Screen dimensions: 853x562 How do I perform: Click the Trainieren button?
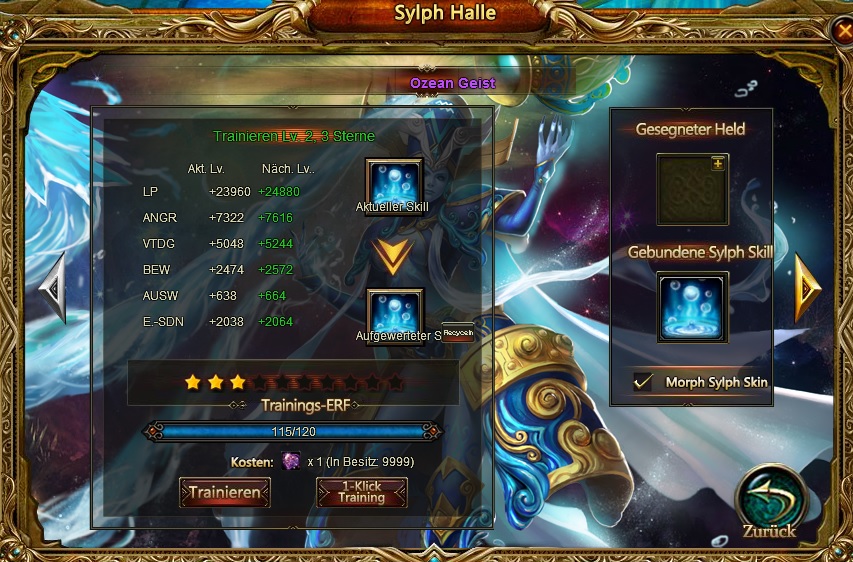(x=225, y=492)
